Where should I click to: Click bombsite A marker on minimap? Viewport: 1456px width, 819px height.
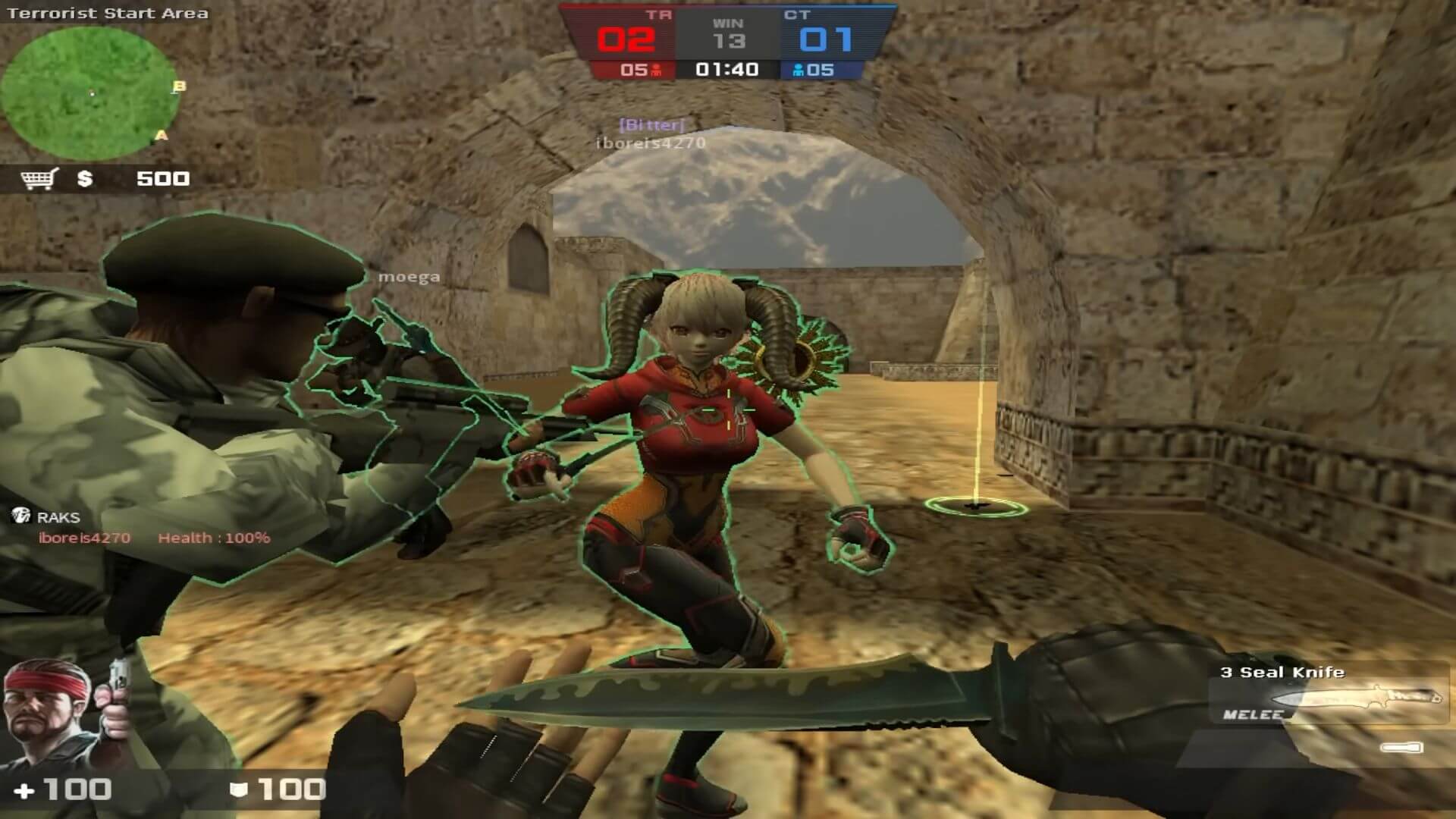click(161, 136)
